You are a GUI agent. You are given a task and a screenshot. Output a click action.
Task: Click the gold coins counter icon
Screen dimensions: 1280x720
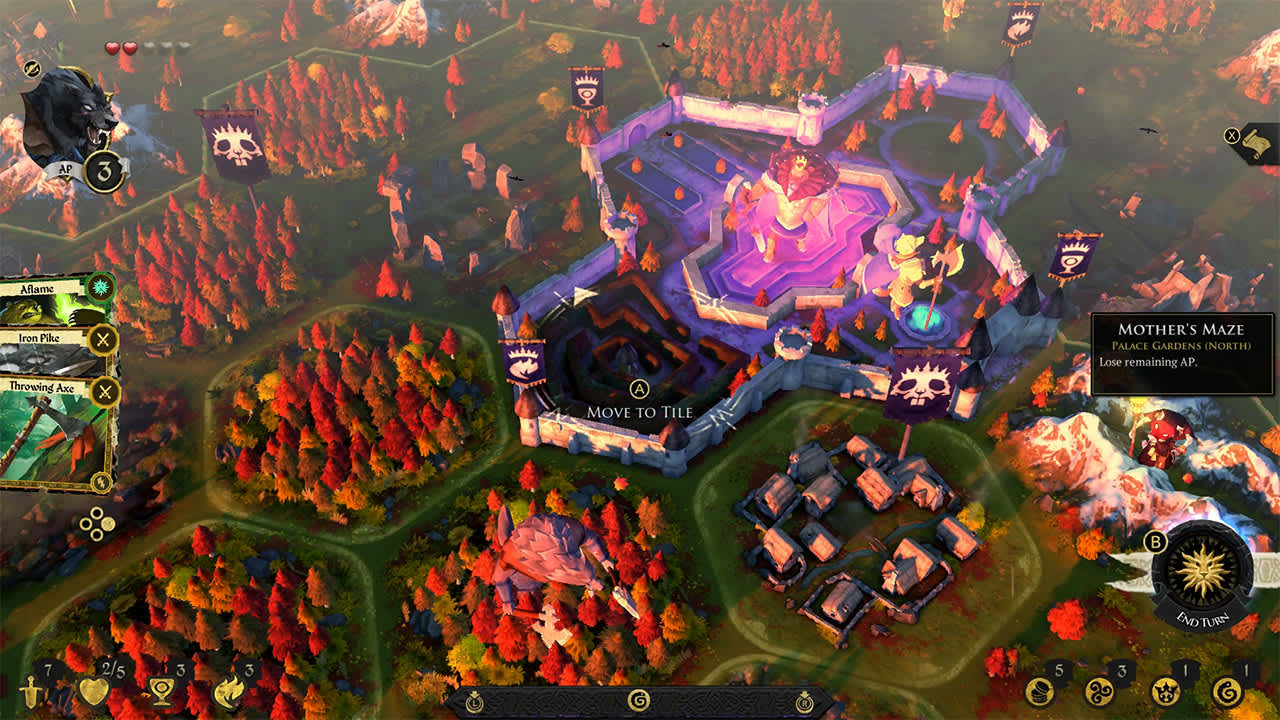(1043, 691)
